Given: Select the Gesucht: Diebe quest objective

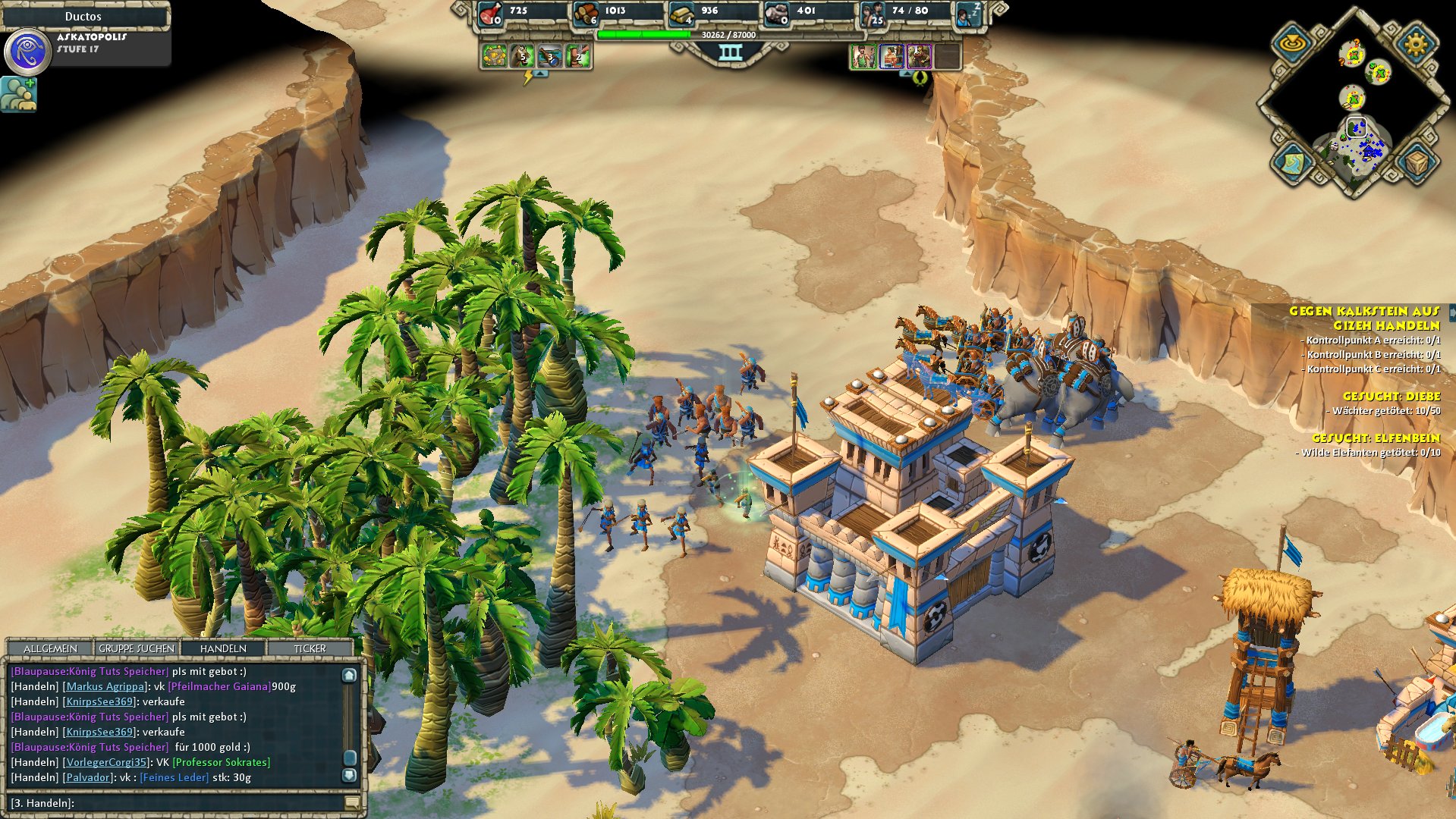Looking at the screenshot, I should (x=1391, y=396).
